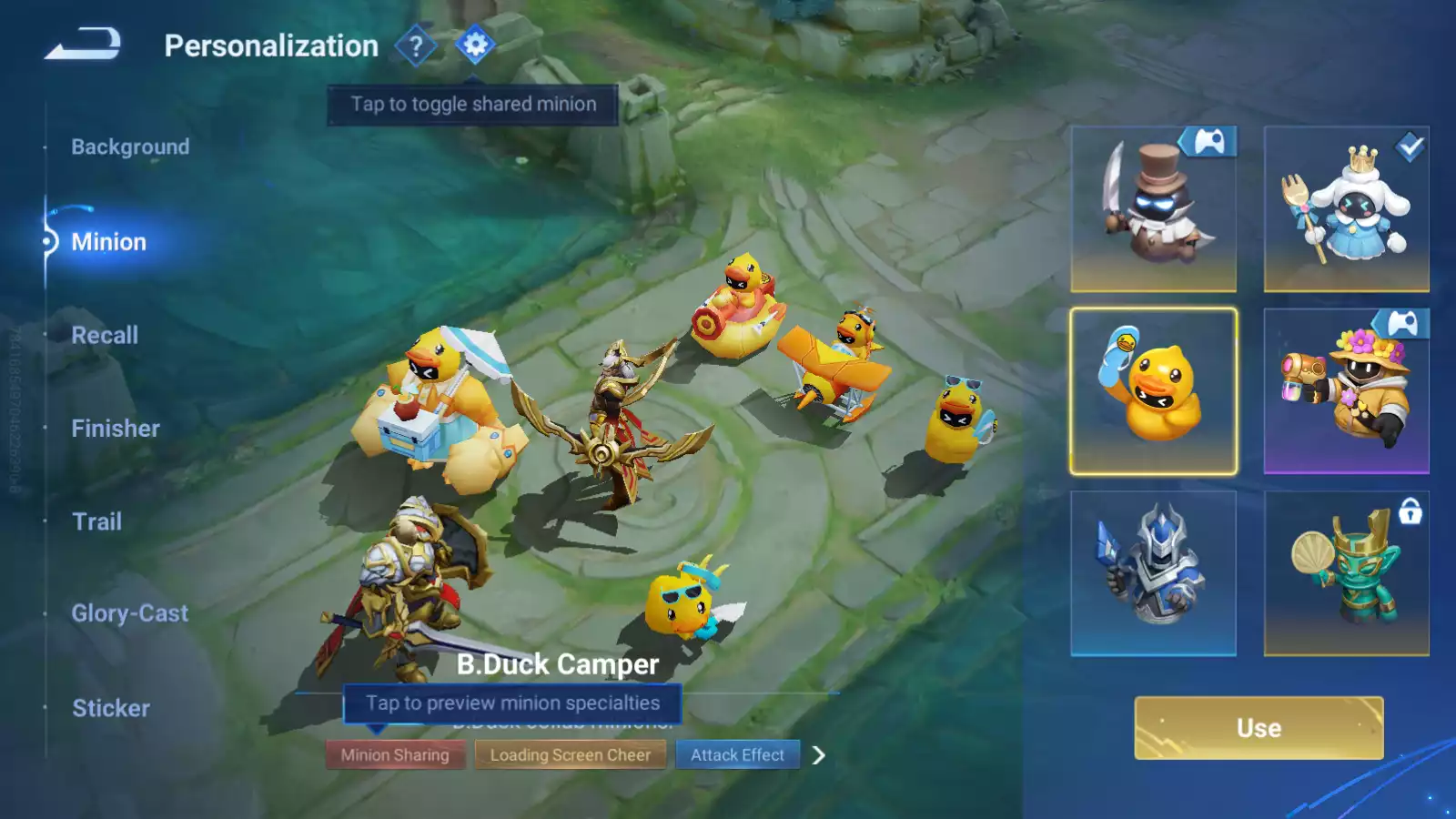Show the Attack Effect specialty
The width and height of the screenshot is (1456, 819).
[737, 754]
